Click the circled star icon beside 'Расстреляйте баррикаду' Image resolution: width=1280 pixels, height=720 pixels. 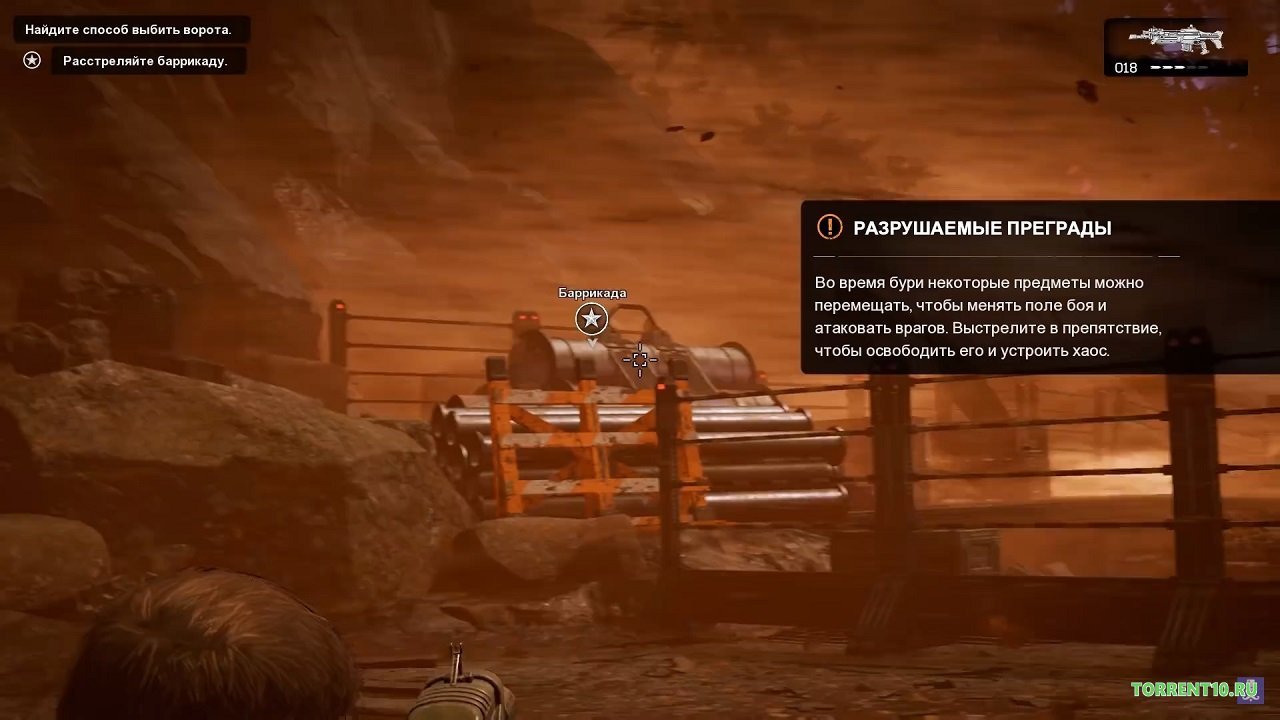[31, 60]
